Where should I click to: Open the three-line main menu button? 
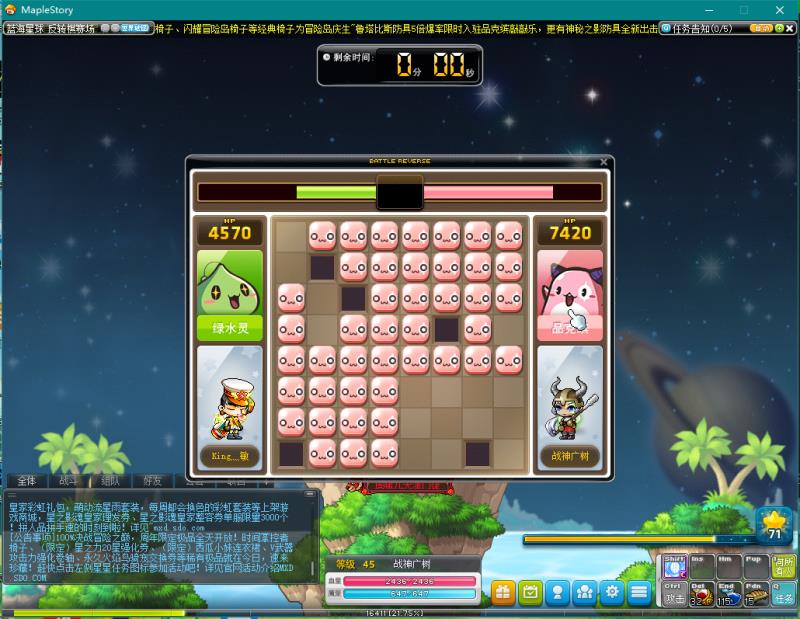638,591
